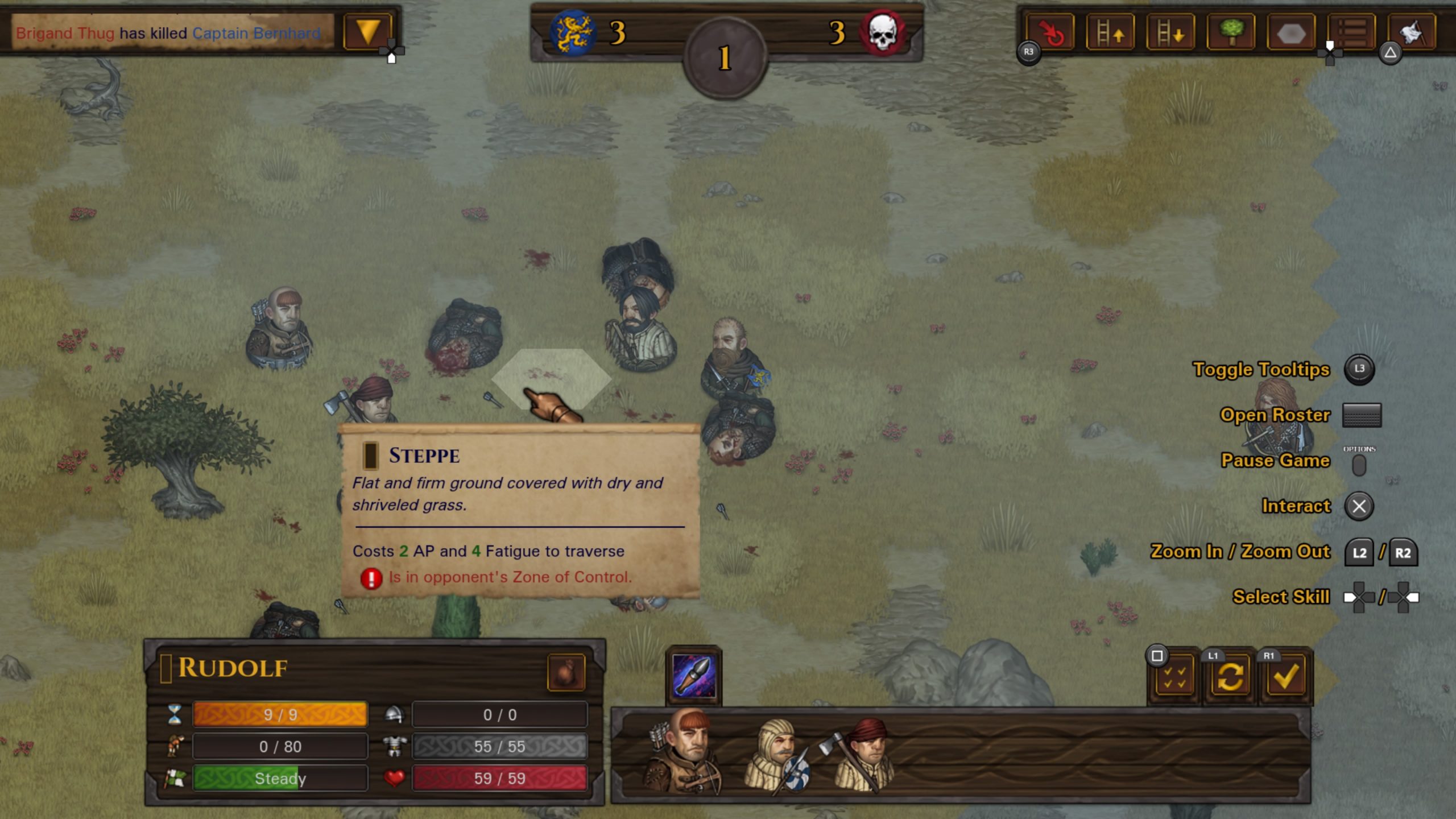Click the white flag retreat button
Image resolution: width=1456 pixels, height=819 pixels.
1412,33
